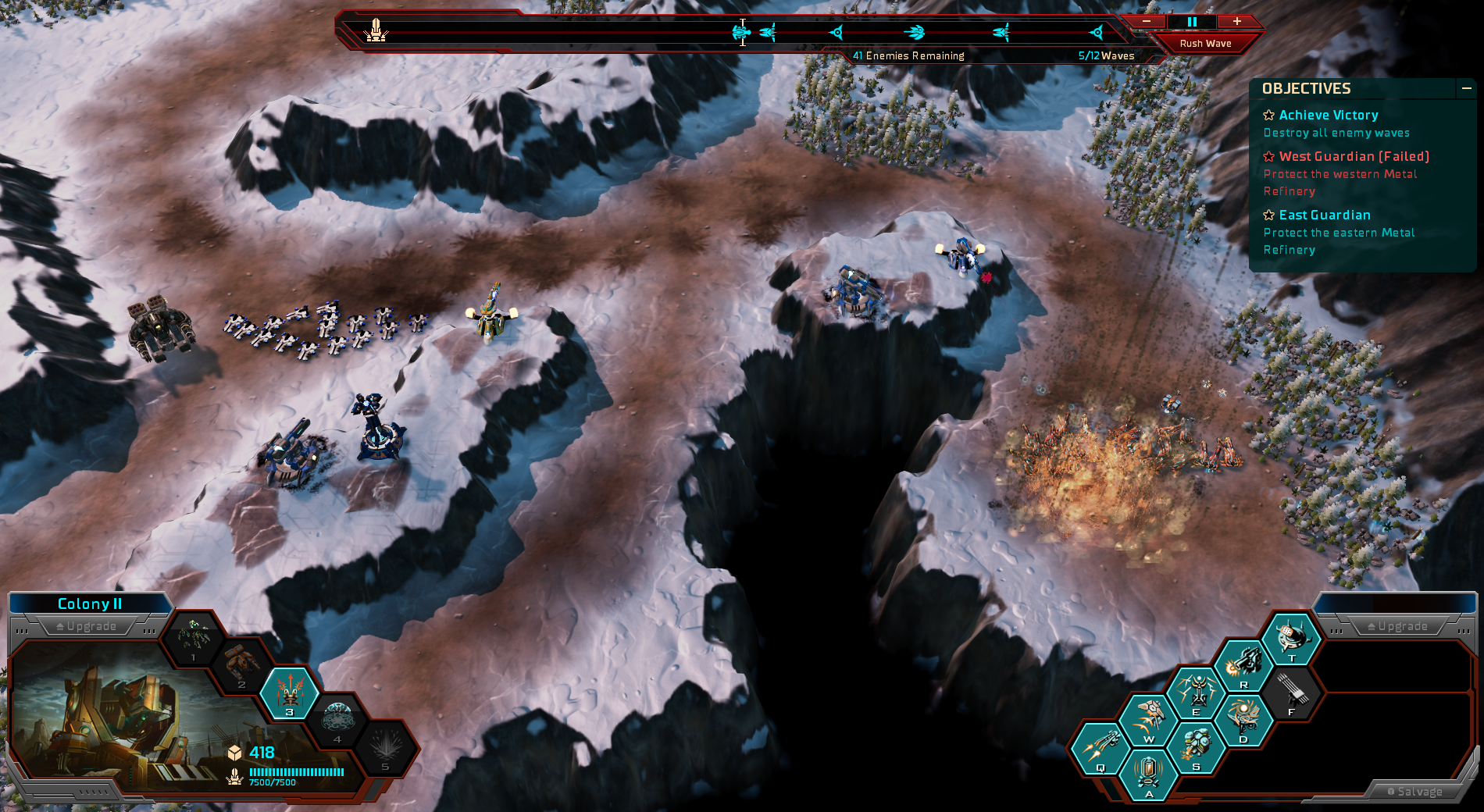Click the Rush Wave button
Screen dimensions: 1484x812
click(x=1205, y=44)
